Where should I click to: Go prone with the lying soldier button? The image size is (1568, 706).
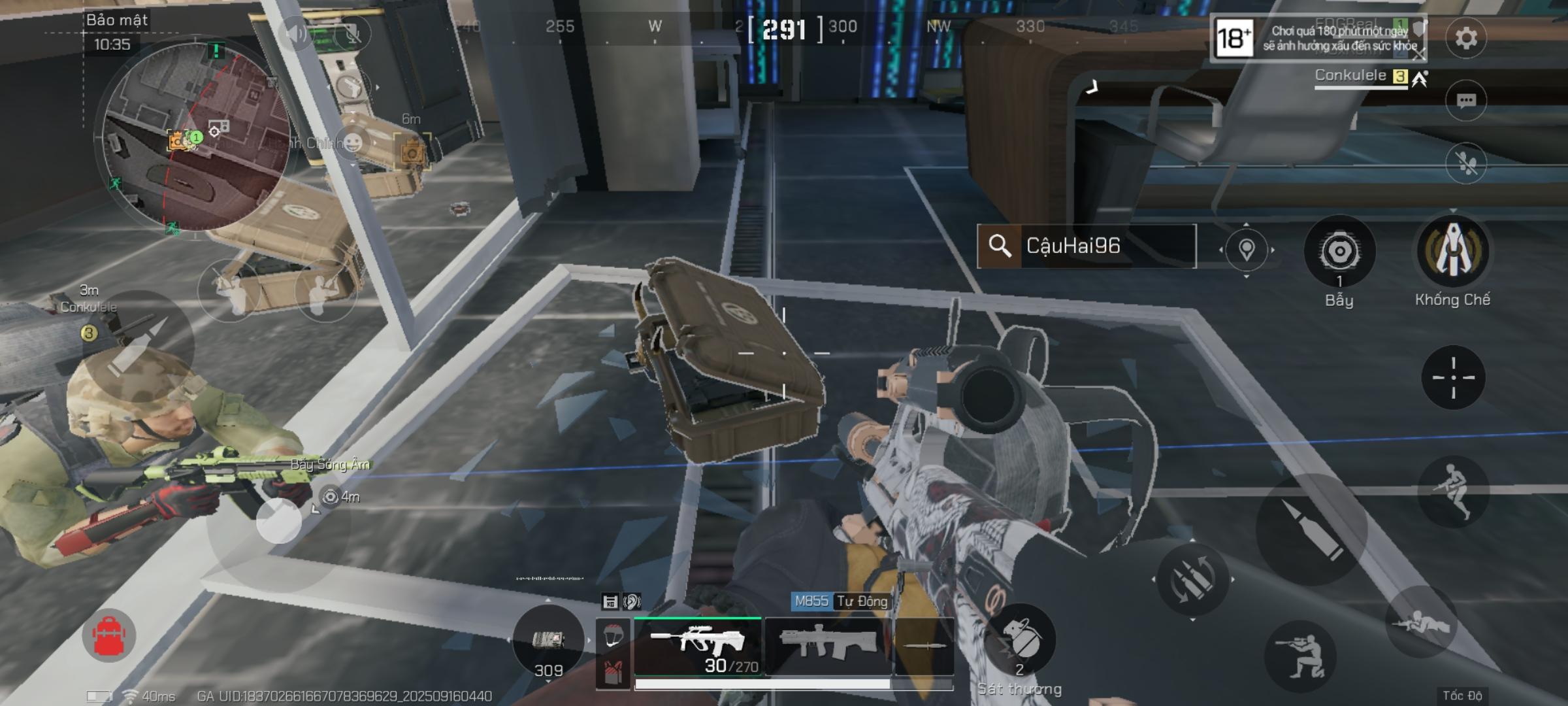click(1422, 622)
